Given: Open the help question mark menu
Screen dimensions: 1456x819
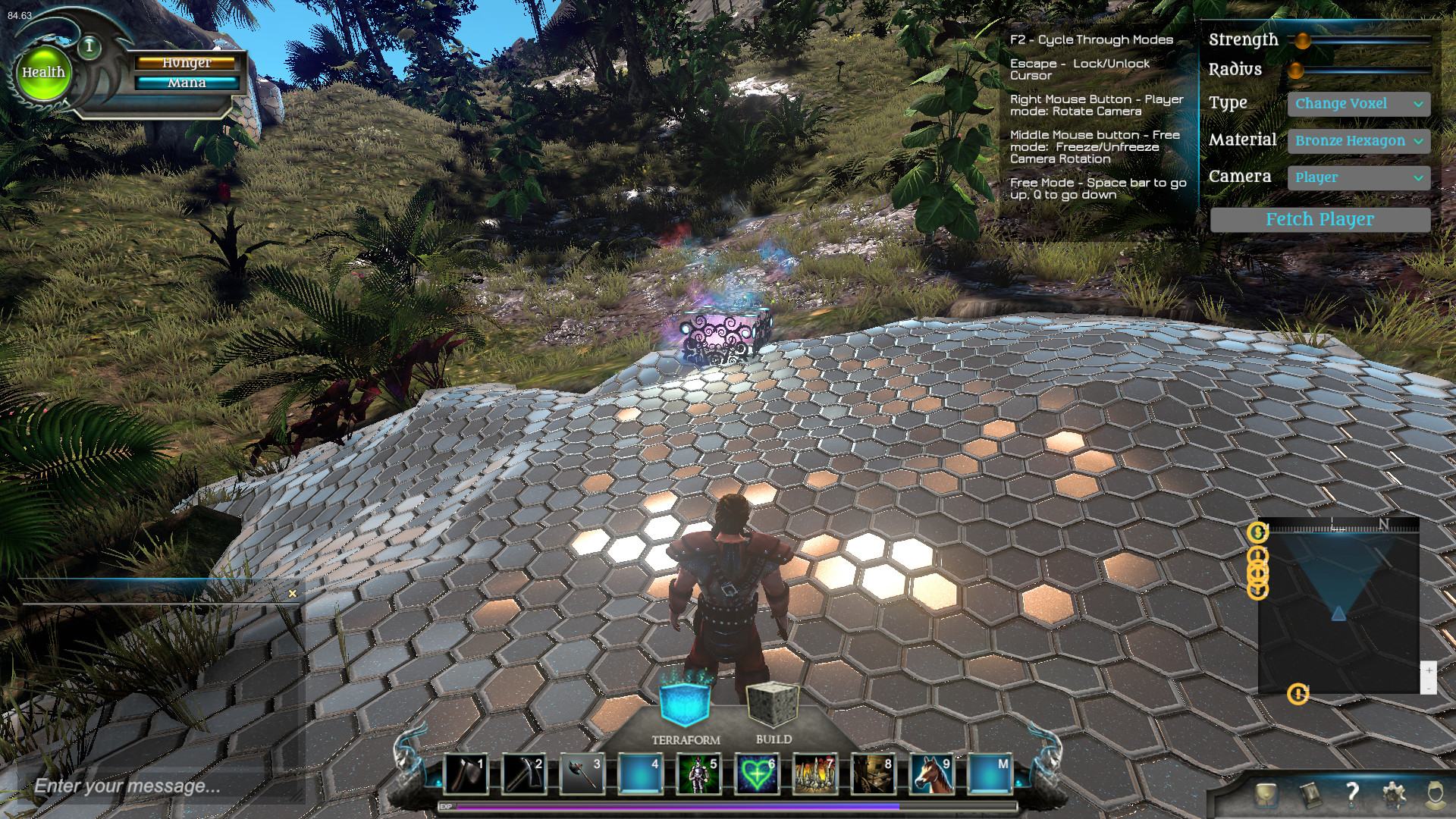Looking at the screenshot, I should pos(1351,793).
